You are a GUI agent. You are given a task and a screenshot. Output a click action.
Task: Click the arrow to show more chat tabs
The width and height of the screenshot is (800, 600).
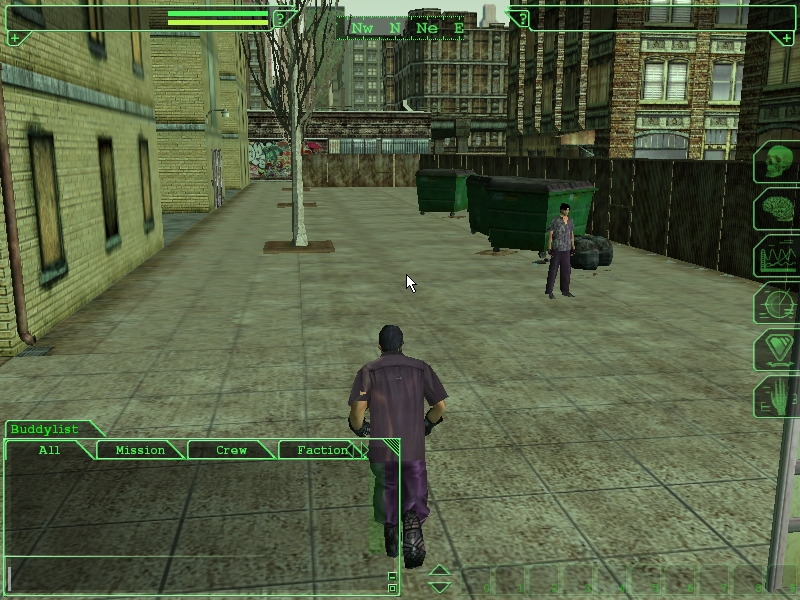(365, 451)
